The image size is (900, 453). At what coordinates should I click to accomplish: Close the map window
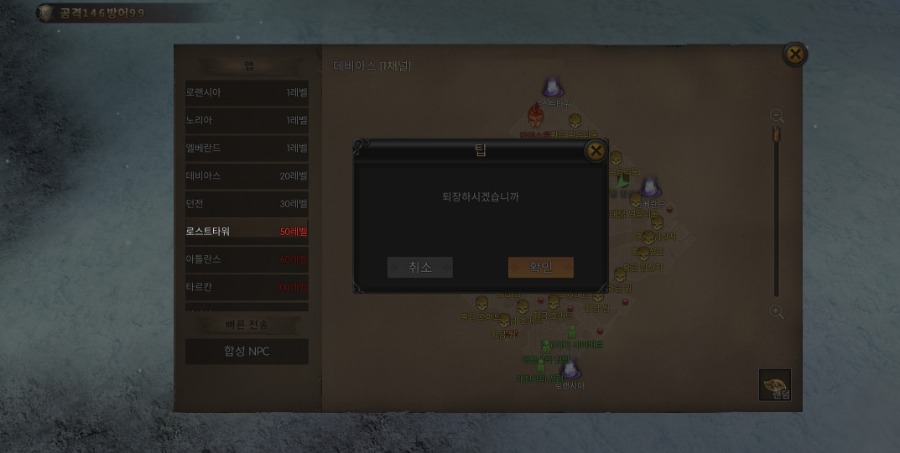click(x=794, y=54)
